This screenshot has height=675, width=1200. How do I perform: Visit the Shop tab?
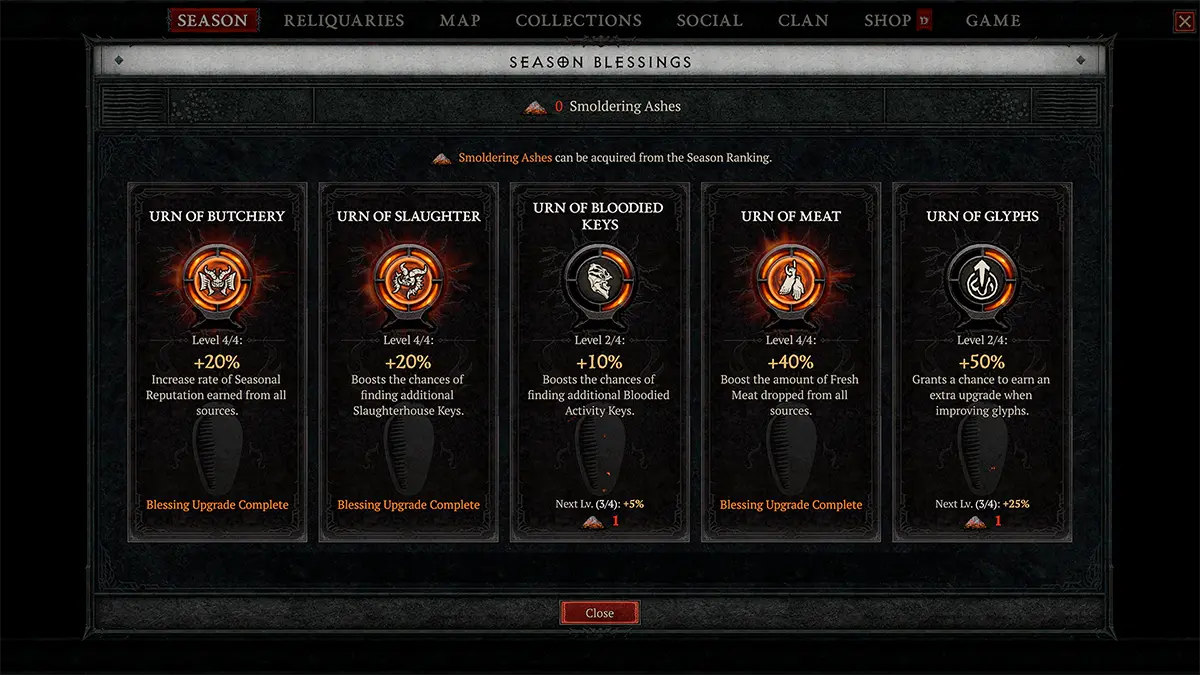888,20
